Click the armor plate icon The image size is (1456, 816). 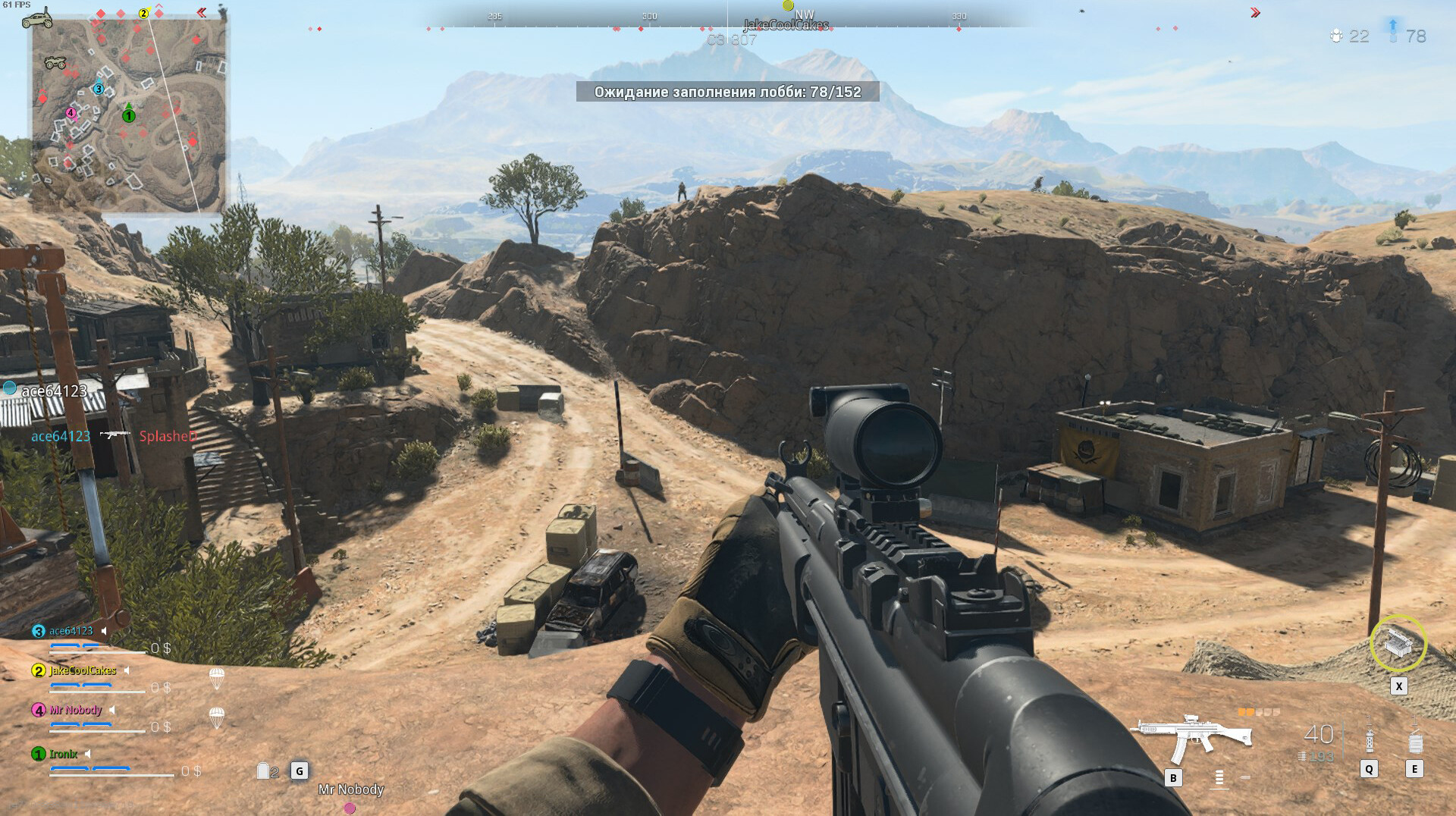(263, 771)
